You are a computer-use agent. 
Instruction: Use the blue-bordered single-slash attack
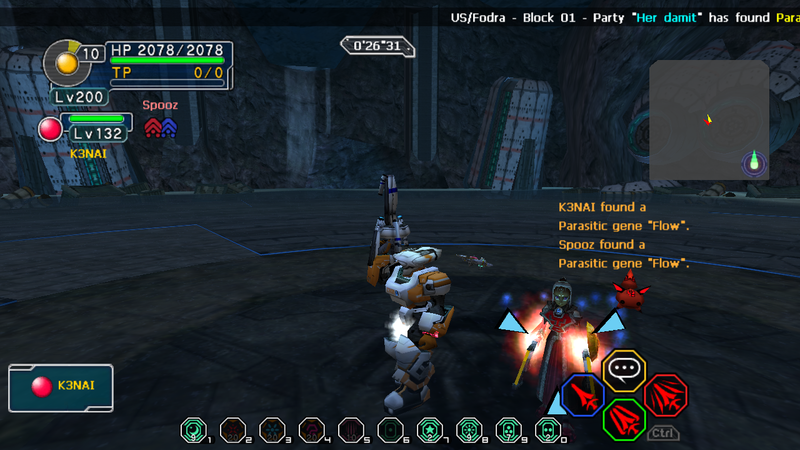(x=582, y=395)
